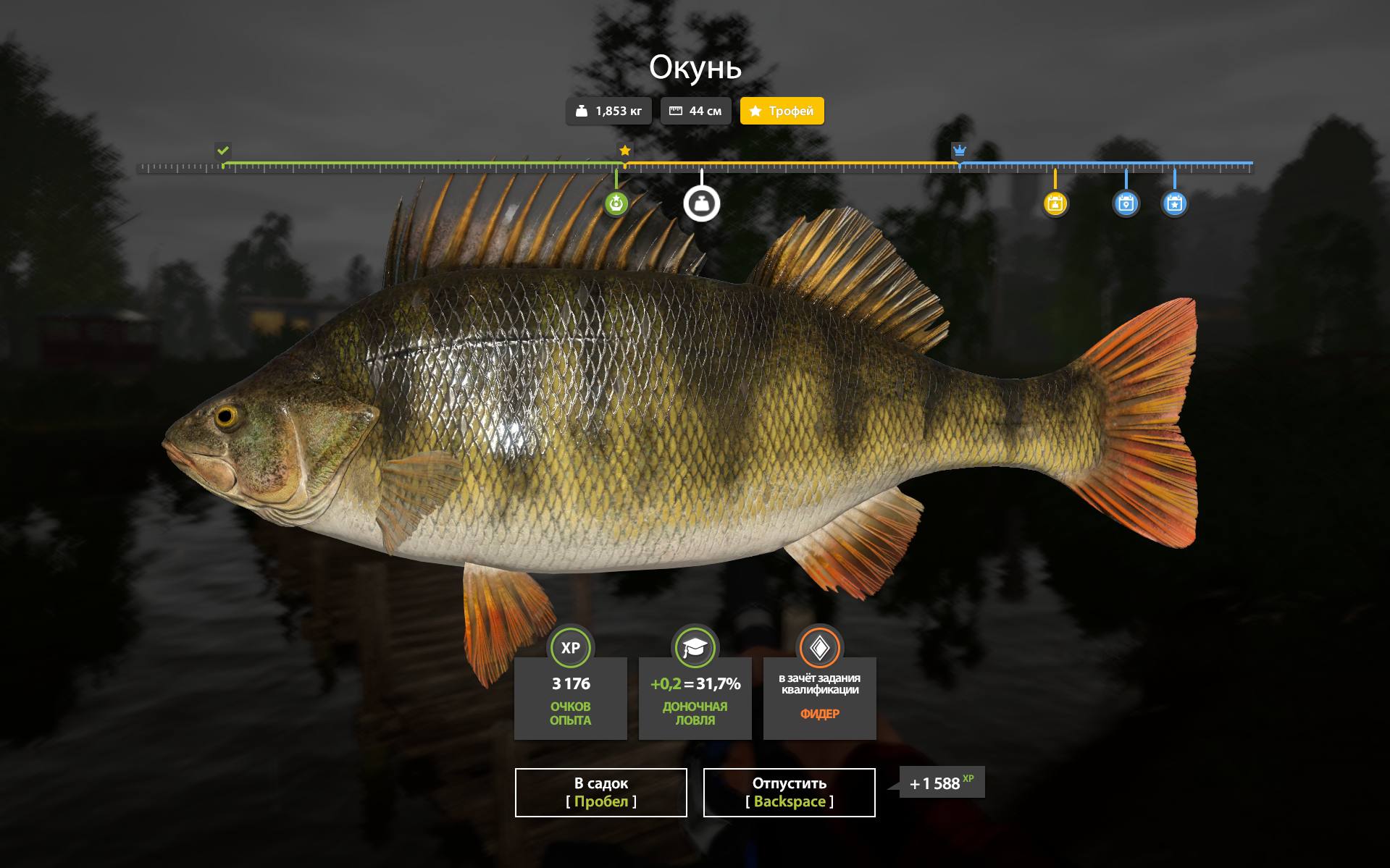Click the blue crown threshold on the scale
This screenshot has width=1390, height=868.
click(960, 151)
